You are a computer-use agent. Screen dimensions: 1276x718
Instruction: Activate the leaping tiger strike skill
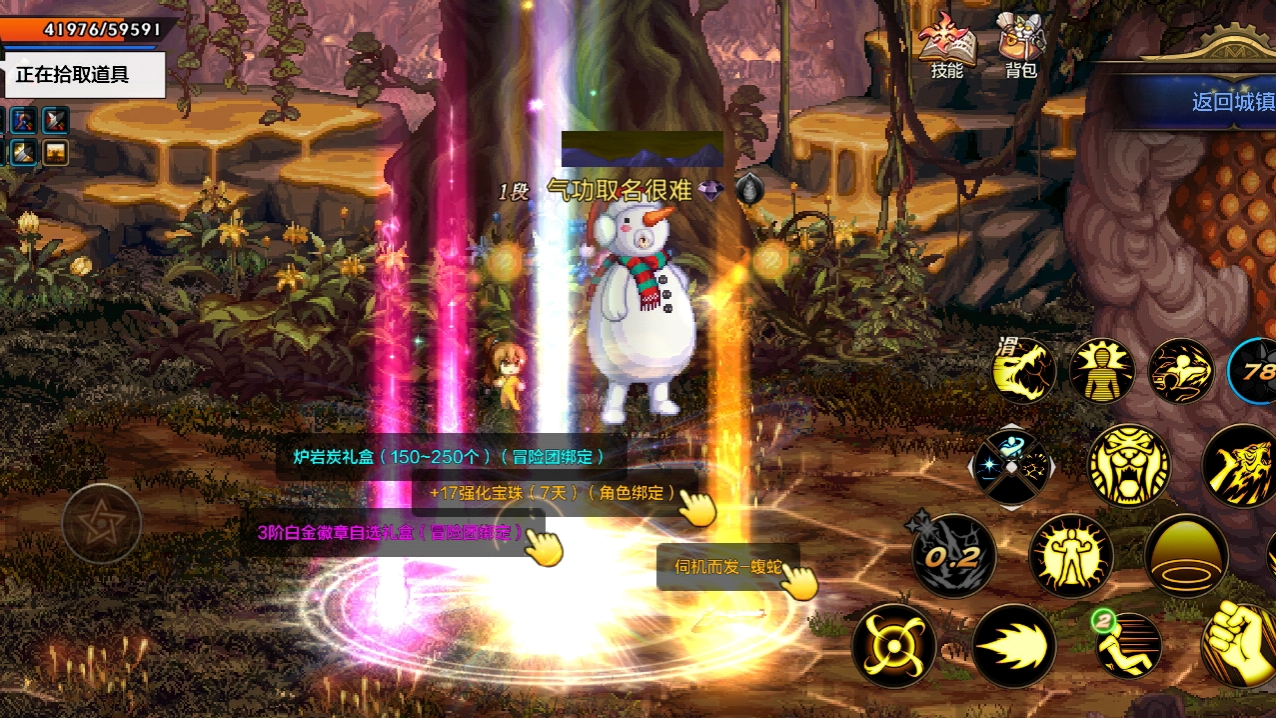coord(1240,466)
